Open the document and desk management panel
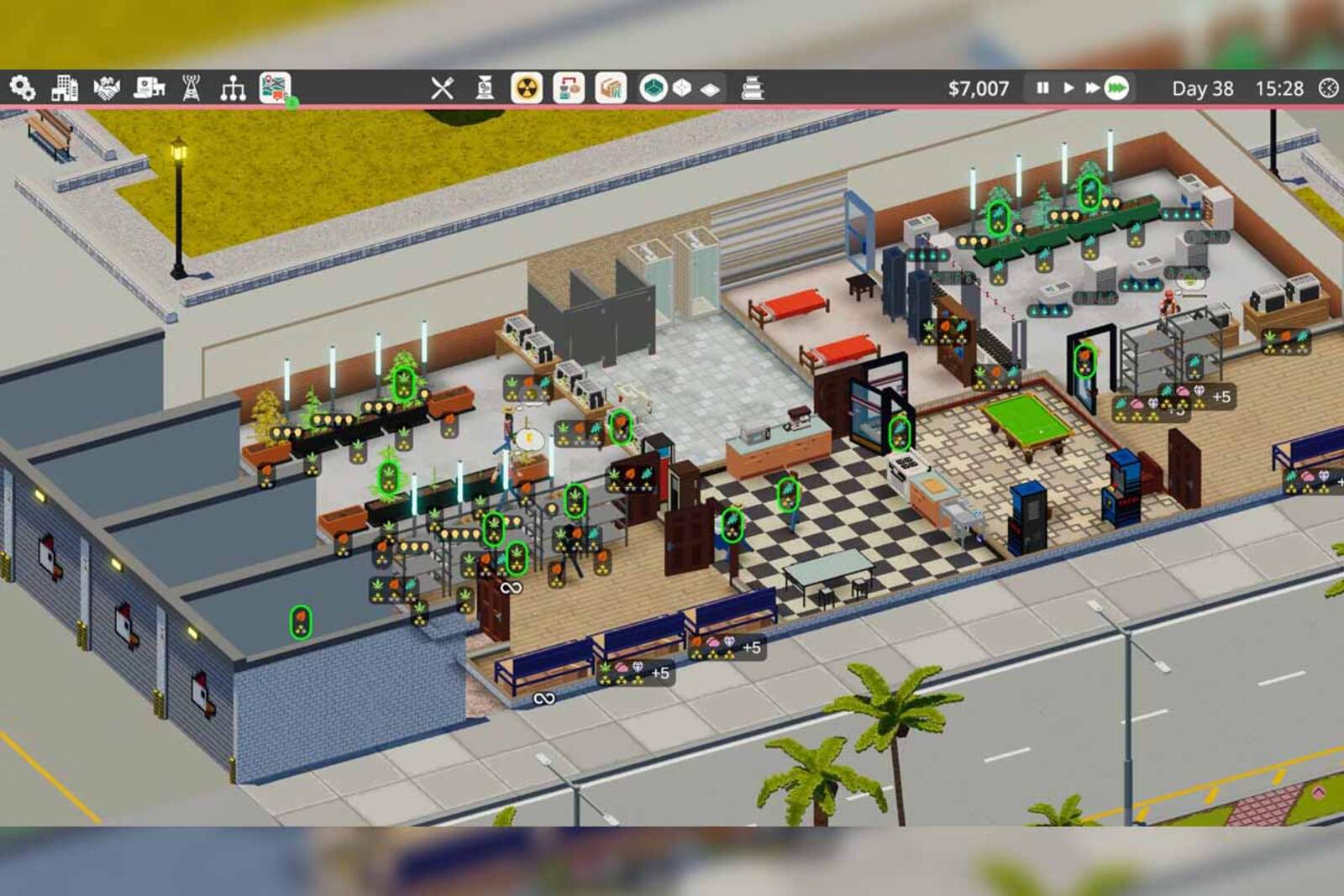Screen dimensions: 1344x896 point(150,88)
